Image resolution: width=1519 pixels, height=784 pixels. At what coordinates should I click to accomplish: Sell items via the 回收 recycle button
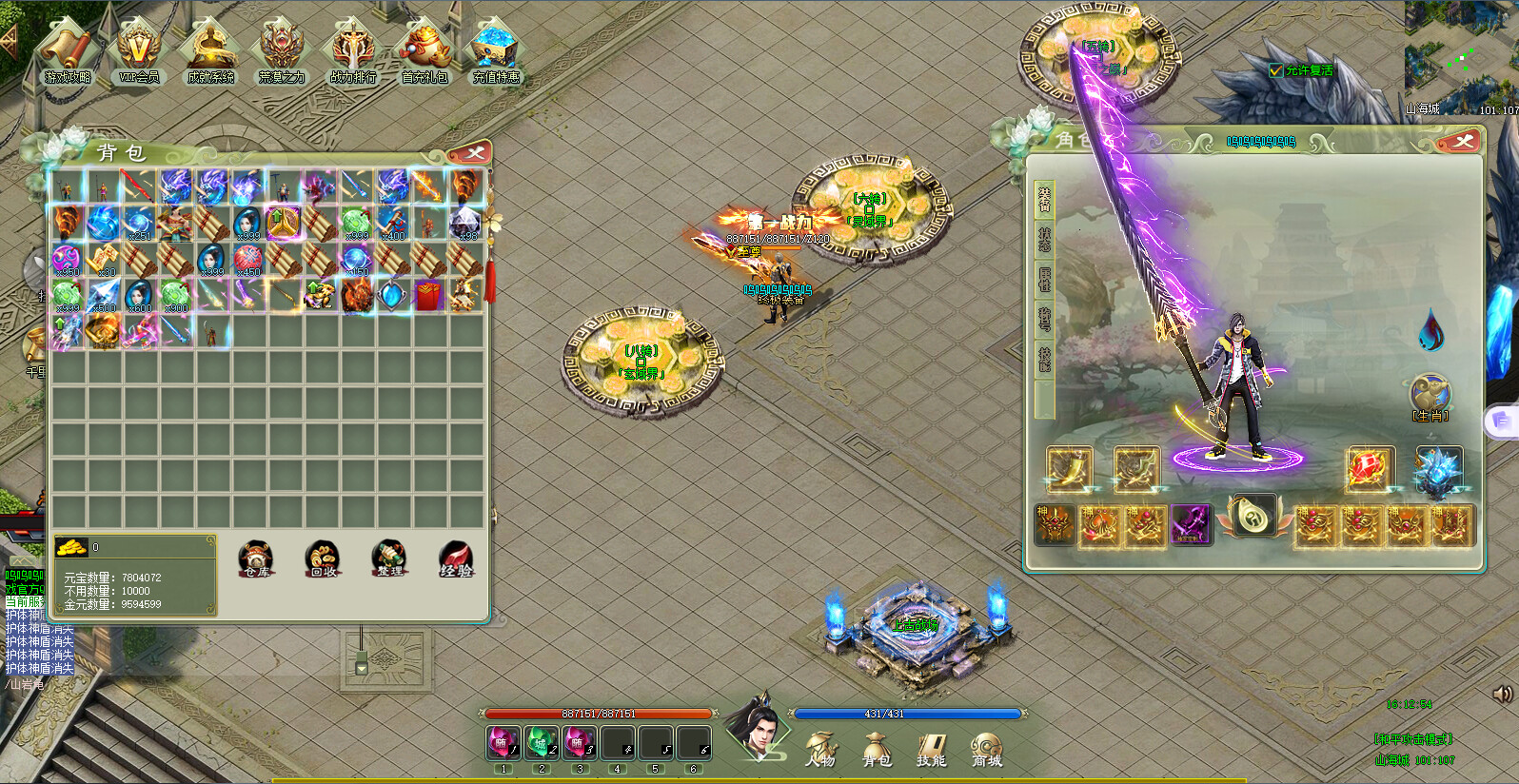tap(322, 561)
